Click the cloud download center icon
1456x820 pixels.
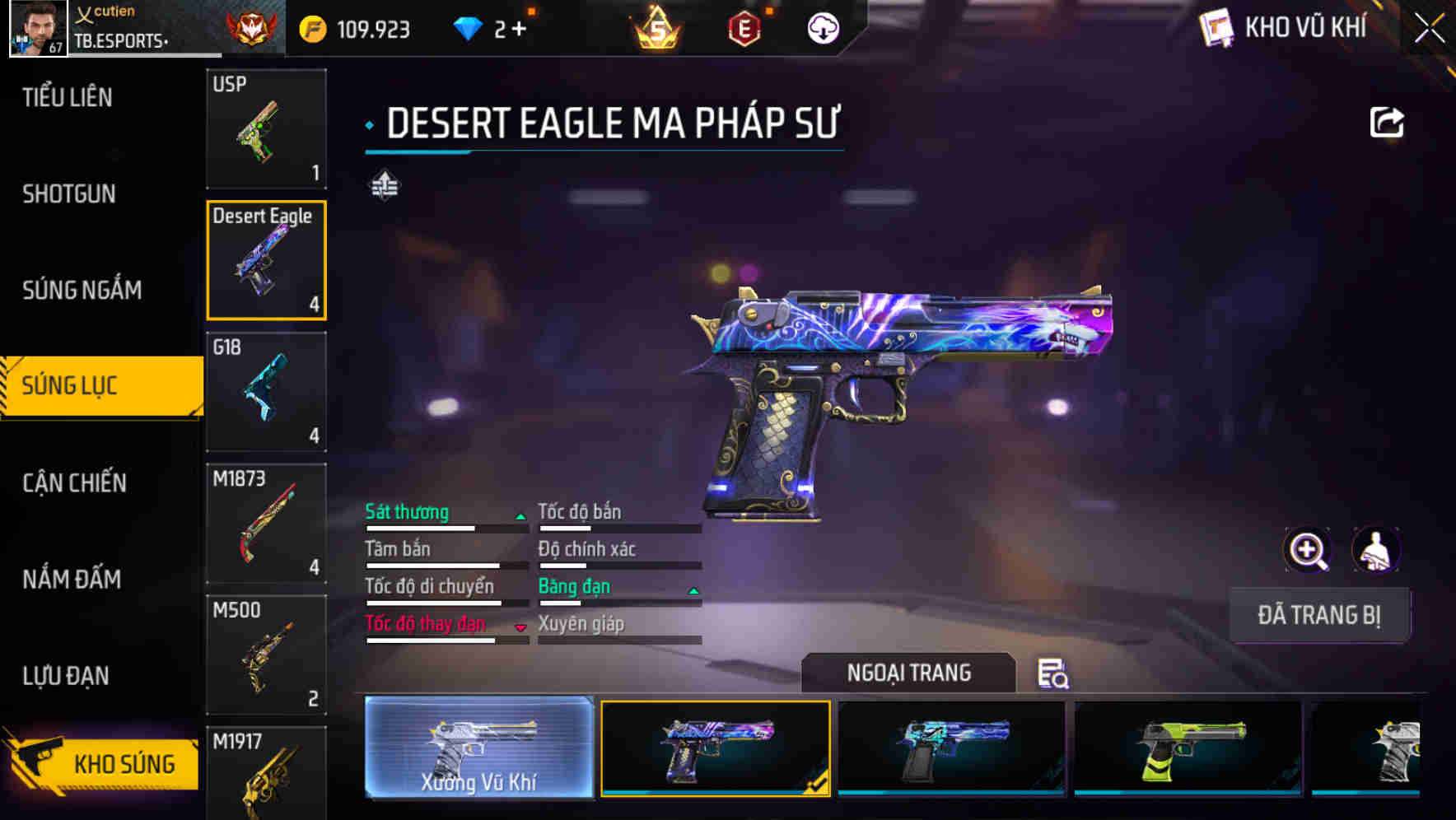tap(824, 27)
